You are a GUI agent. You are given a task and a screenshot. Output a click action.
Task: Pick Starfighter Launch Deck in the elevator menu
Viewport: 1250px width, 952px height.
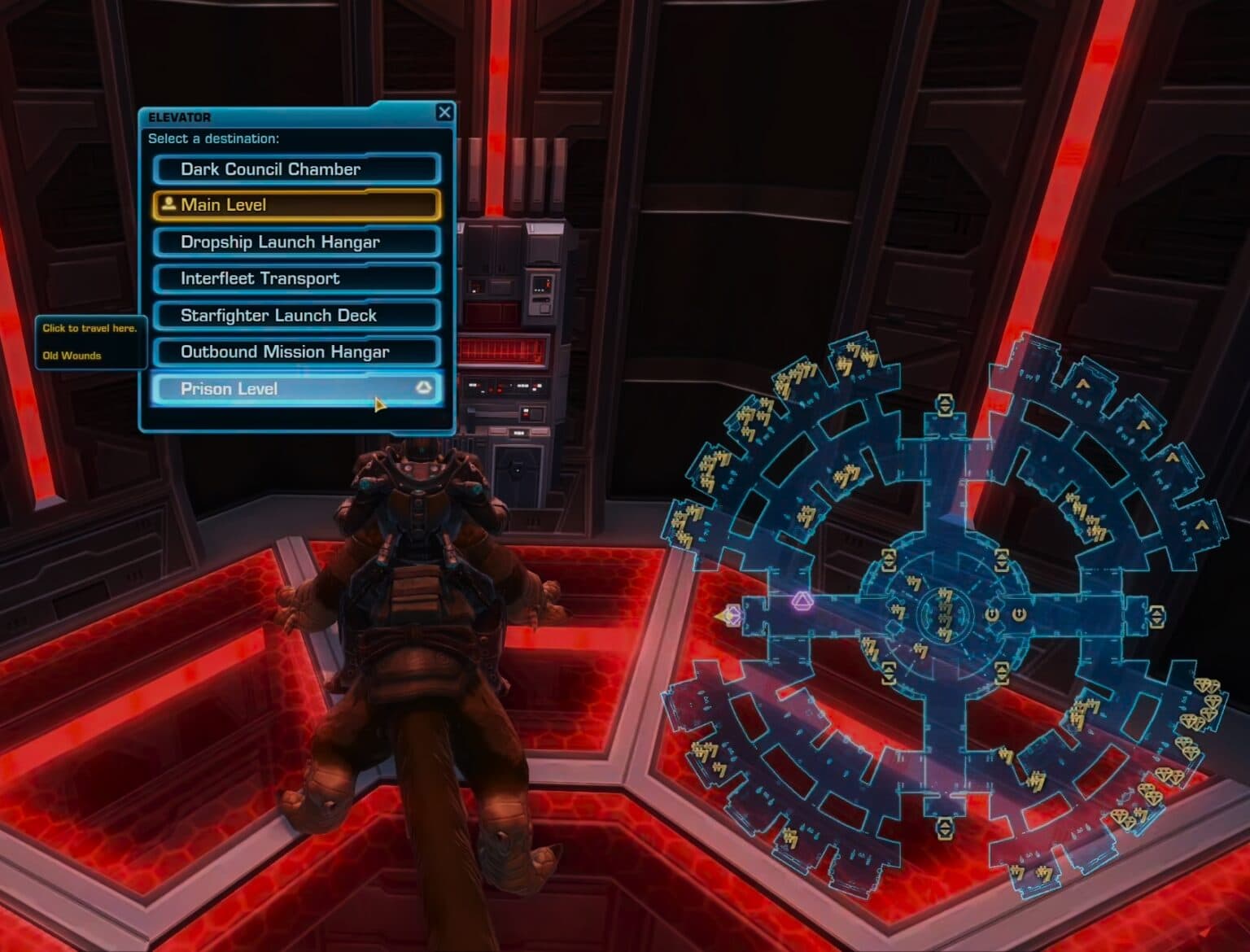click(x=295, y=315)
